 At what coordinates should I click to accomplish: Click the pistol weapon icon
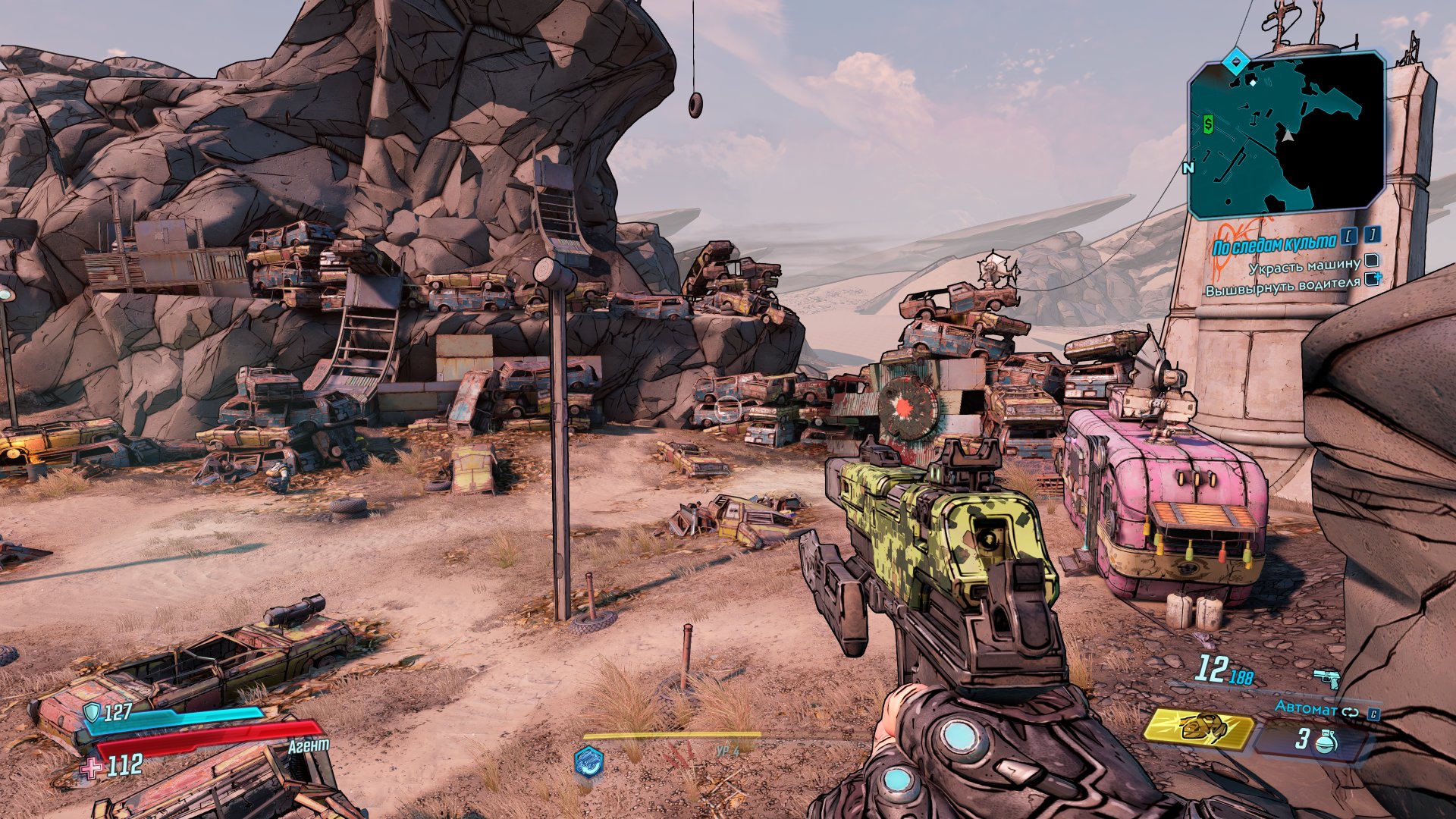coord(1327,677)
